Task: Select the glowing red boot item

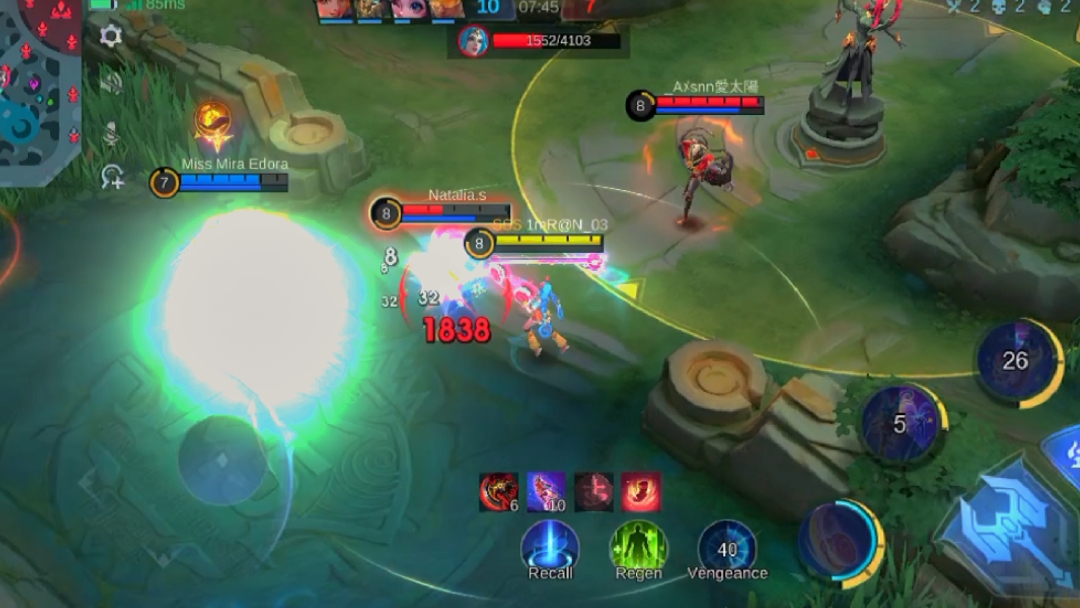Action: point(640,492)
